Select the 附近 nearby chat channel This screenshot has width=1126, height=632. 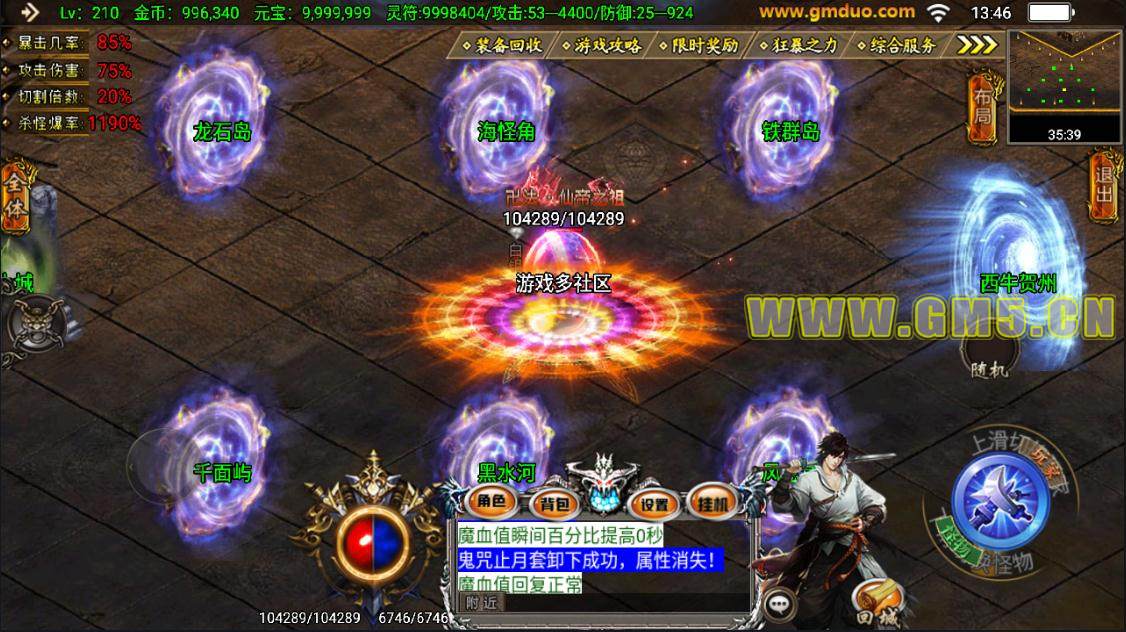coord(481,602)
